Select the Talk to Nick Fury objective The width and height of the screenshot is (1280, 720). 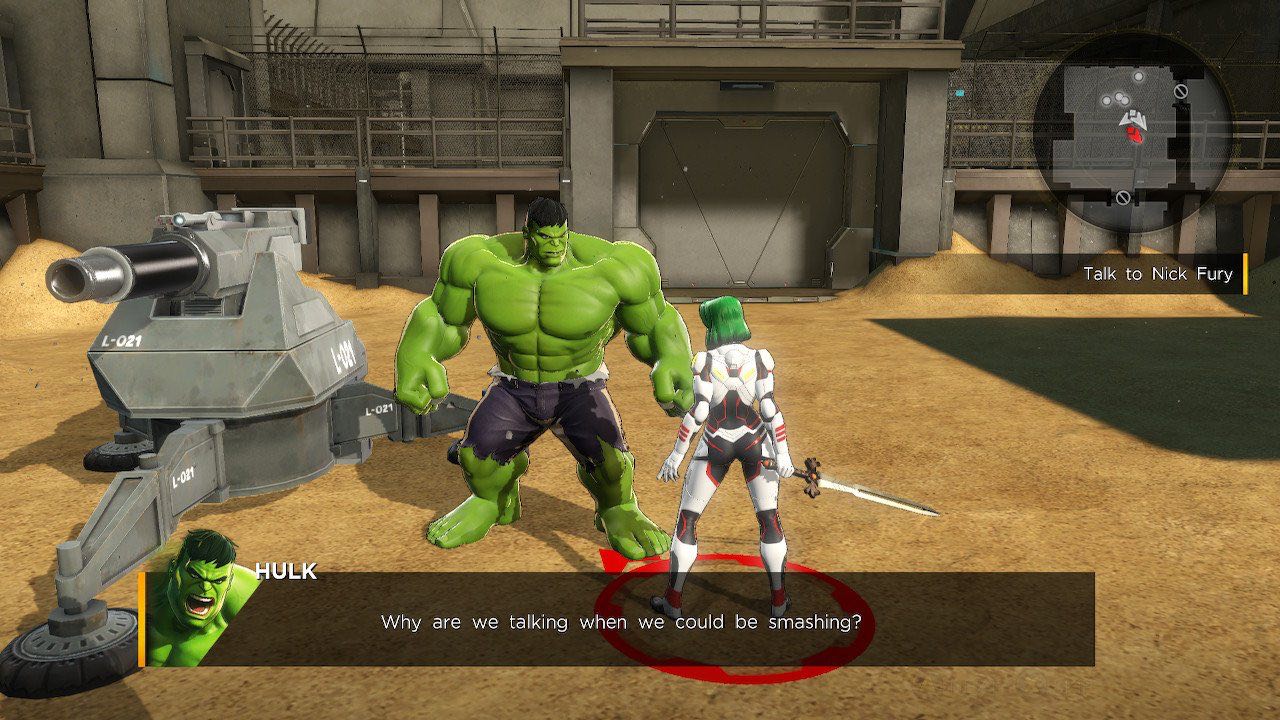1157,274
